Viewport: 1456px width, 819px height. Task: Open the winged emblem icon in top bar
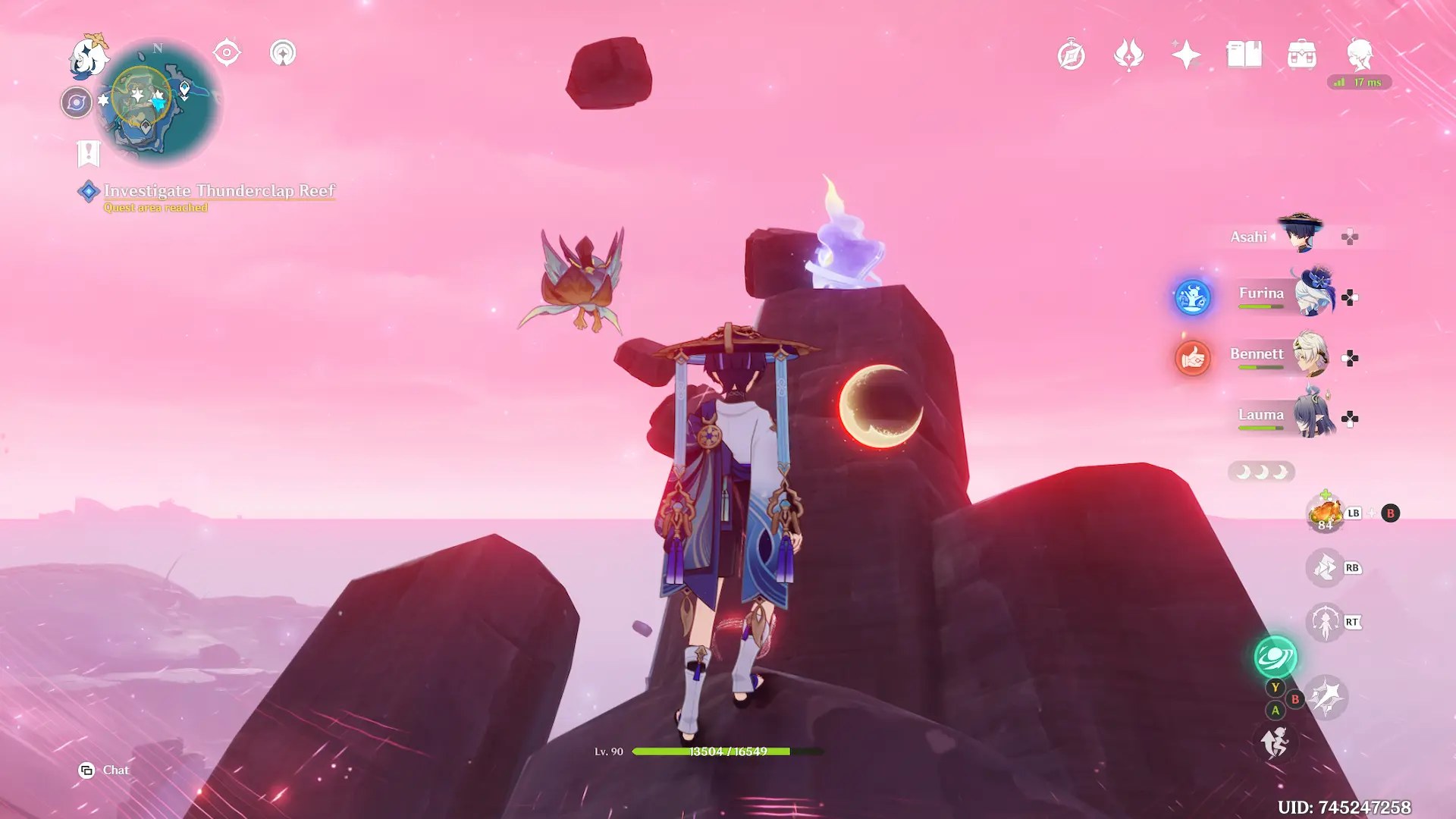click(1128, 55)
